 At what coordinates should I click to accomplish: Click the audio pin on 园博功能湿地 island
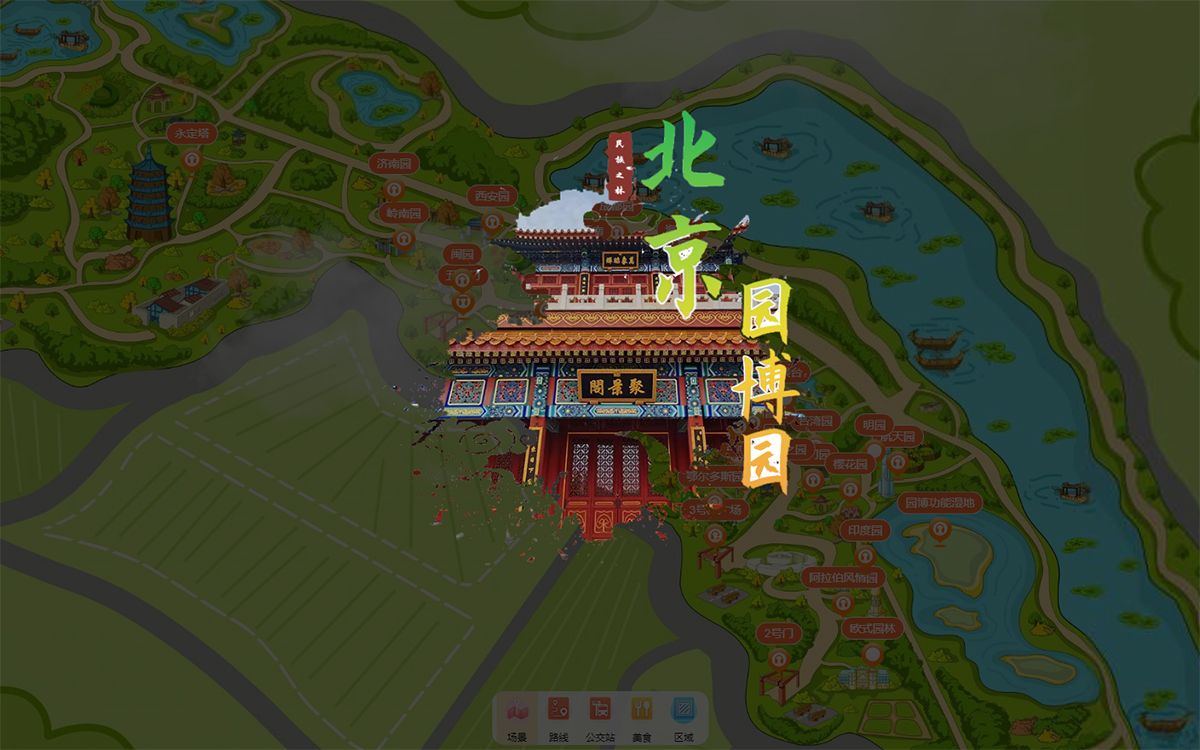939,530
